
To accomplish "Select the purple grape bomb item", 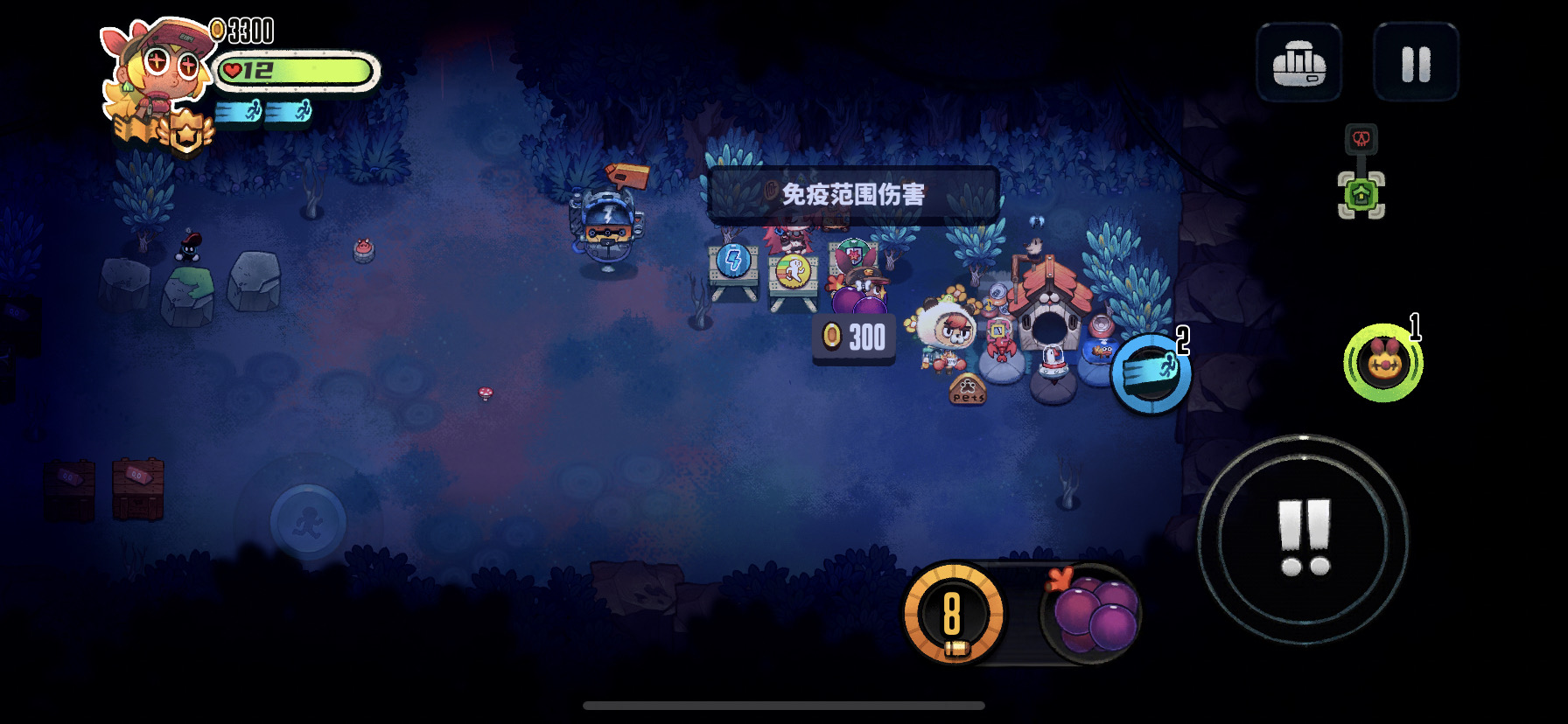I will click(x=1094, y=614).
